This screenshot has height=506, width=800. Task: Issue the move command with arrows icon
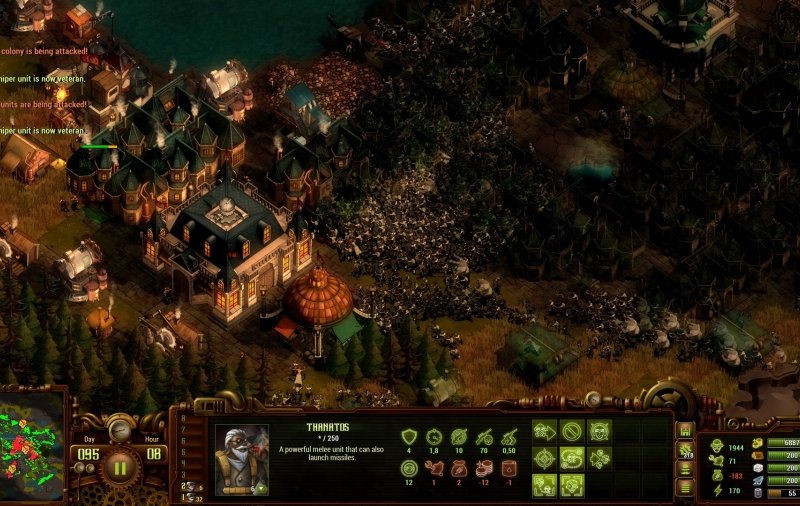click(x=544, y=432)
